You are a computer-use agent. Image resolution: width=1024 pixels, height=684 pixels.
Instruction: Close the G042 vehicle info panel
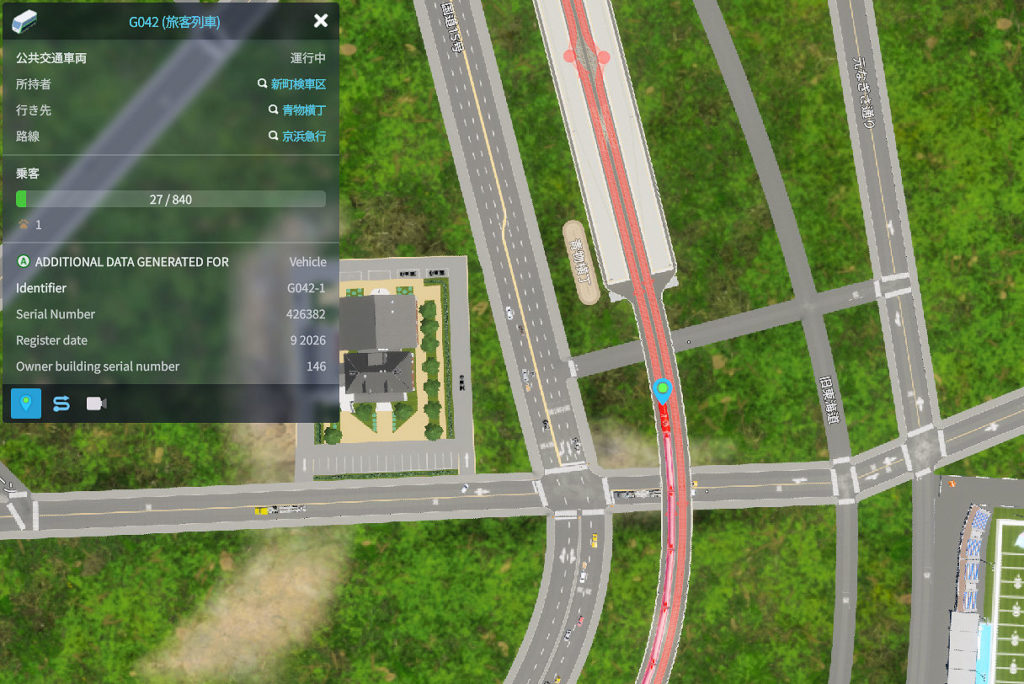tap(320, 21)
